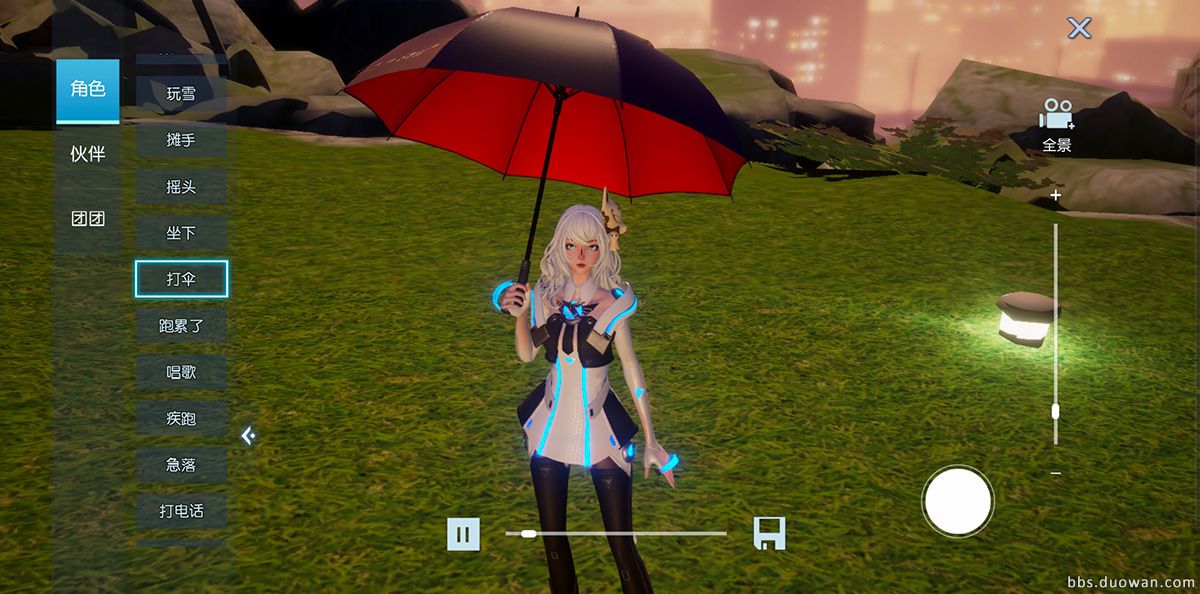This screenshot has height=594, width=1200.
Task: Click the plus at the zoom slider top
Action: pos(1056,196)
